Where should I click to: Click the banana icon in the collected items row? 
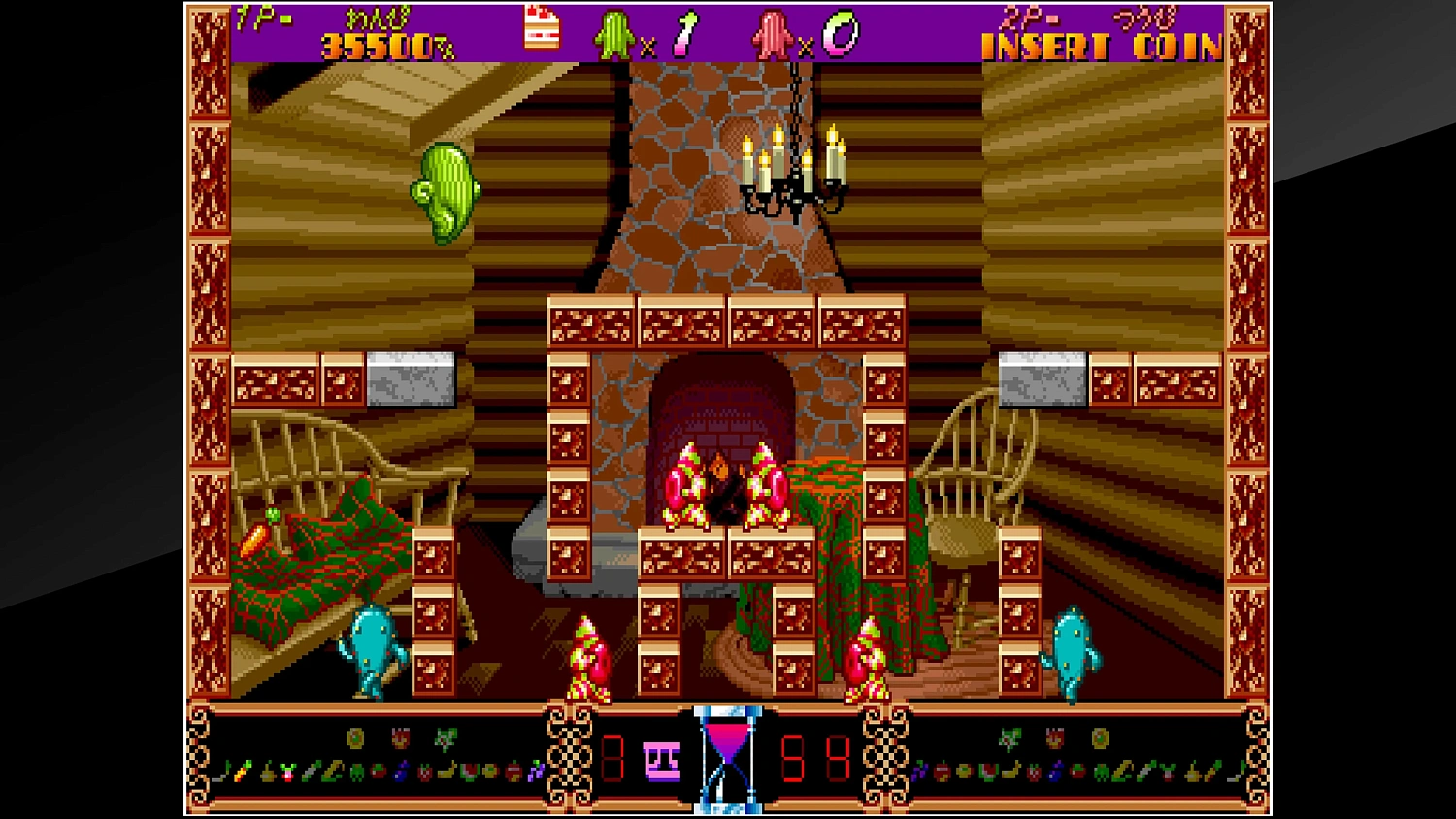click(x=447, y=770)
